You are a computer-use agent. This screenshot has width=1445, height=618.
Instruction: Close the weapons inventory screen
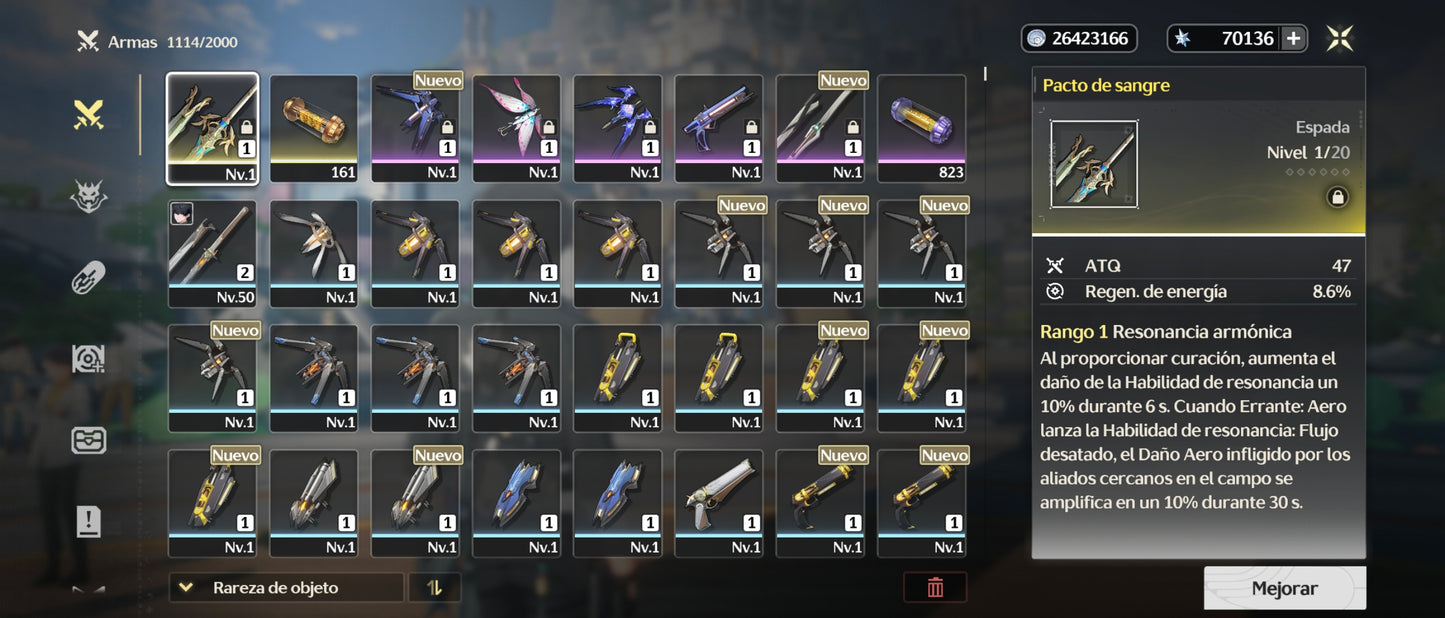[1340, 38]
